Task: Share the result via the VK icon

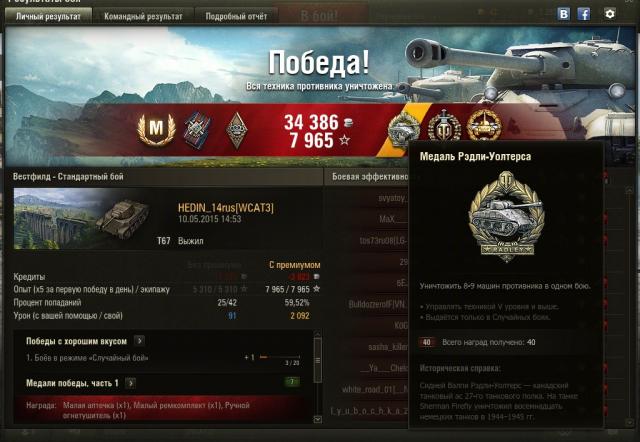Action: pos(563,14)
